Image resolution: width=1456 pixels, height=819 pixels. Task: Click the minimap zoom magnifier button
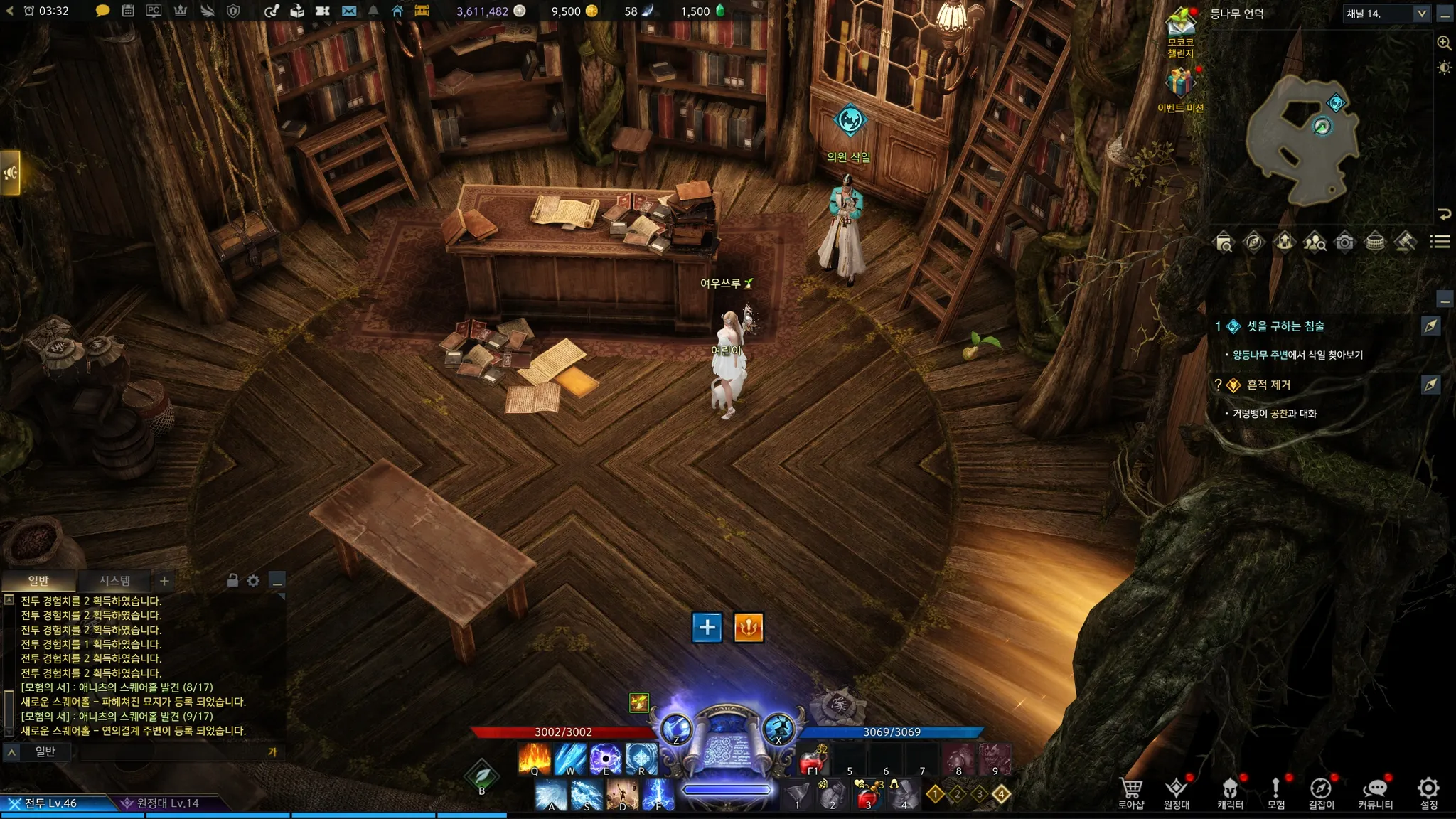click(1444, 43)
